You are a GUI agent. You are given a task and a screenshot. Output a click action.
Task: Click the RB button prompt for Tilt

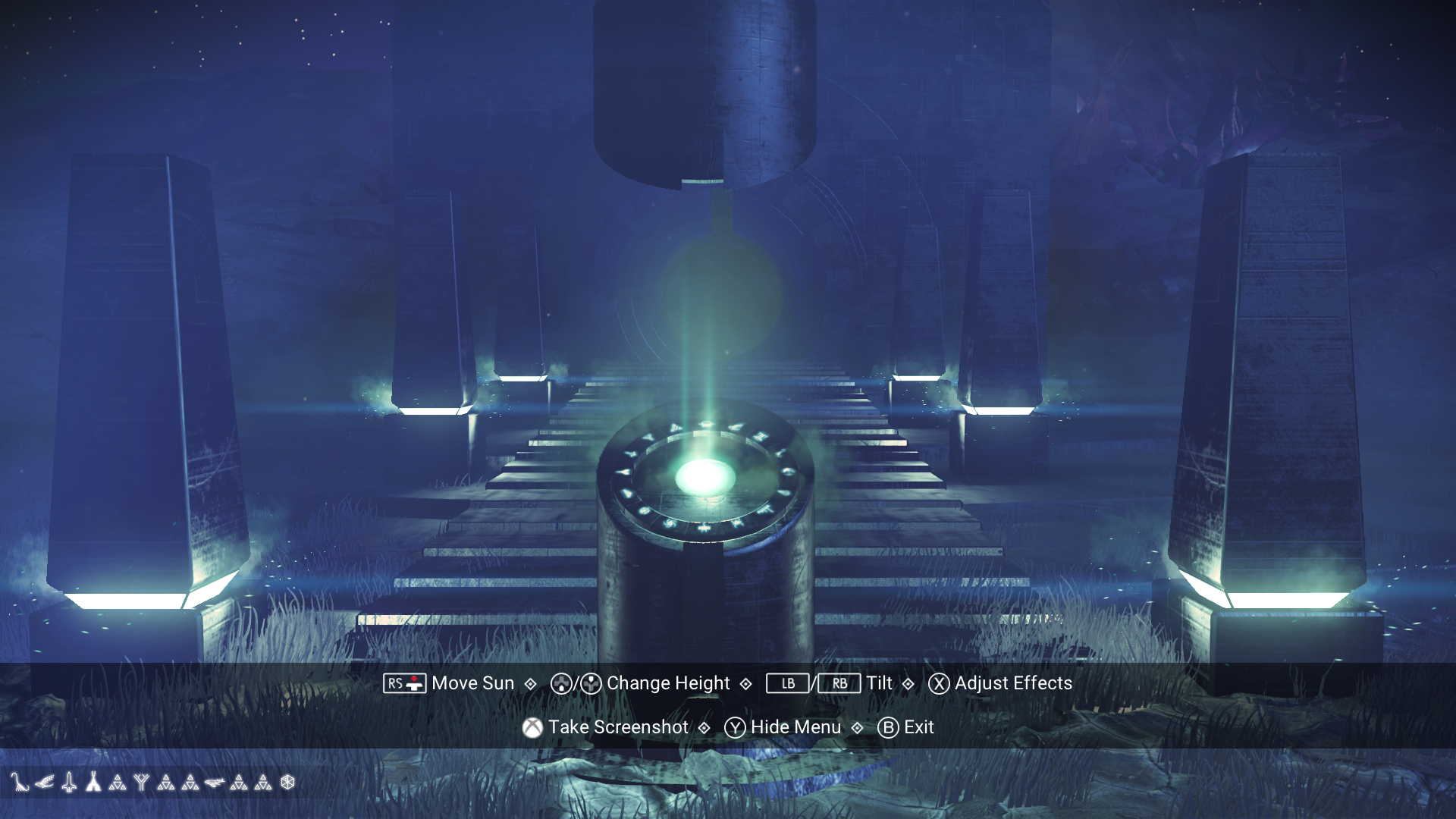tap(839, 683)
